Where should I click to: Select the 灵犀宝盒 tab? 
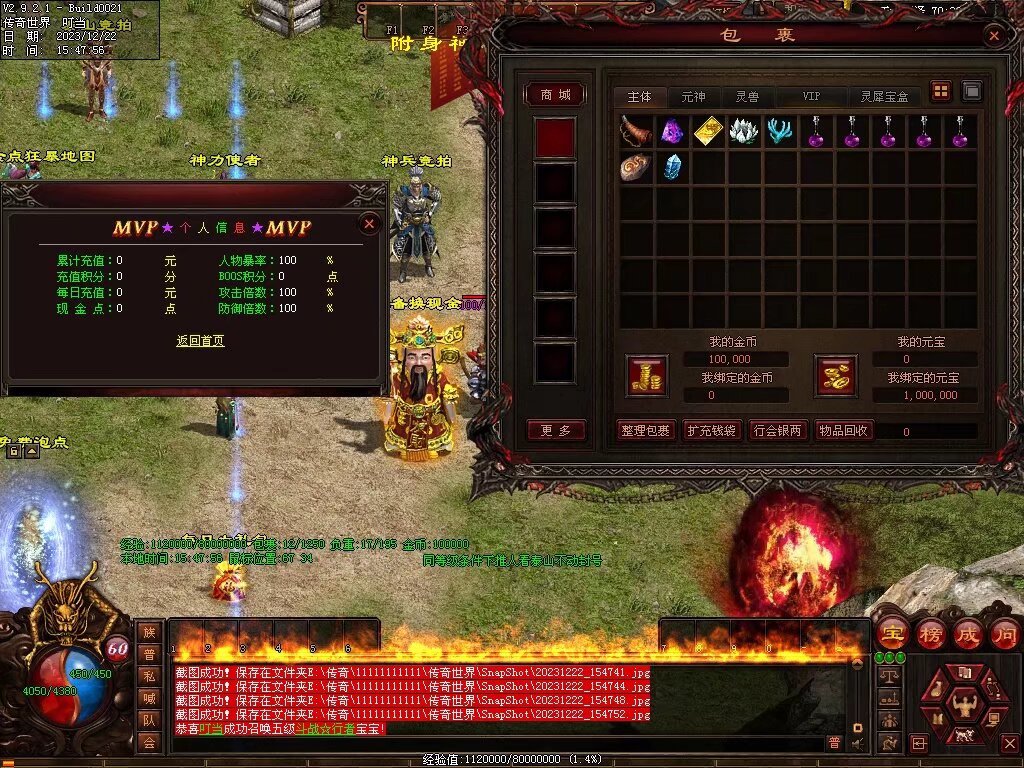click(885, 96)
